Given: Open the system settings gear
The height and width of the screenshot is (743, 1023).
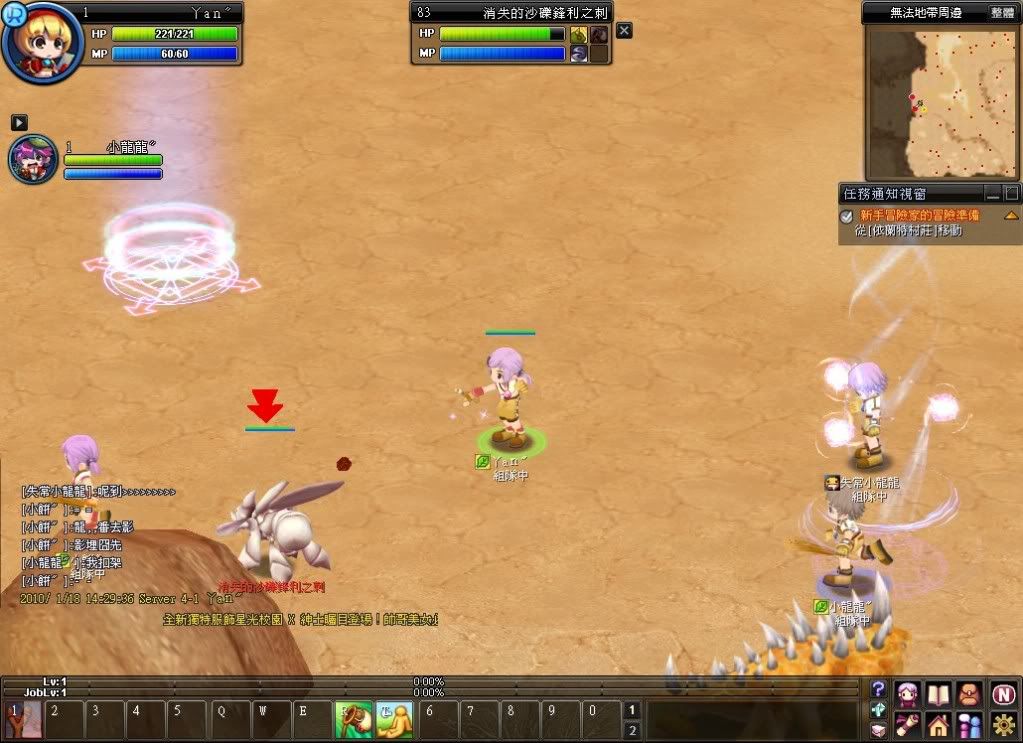Looking at the screenshot, I should tap(1003, 724).
